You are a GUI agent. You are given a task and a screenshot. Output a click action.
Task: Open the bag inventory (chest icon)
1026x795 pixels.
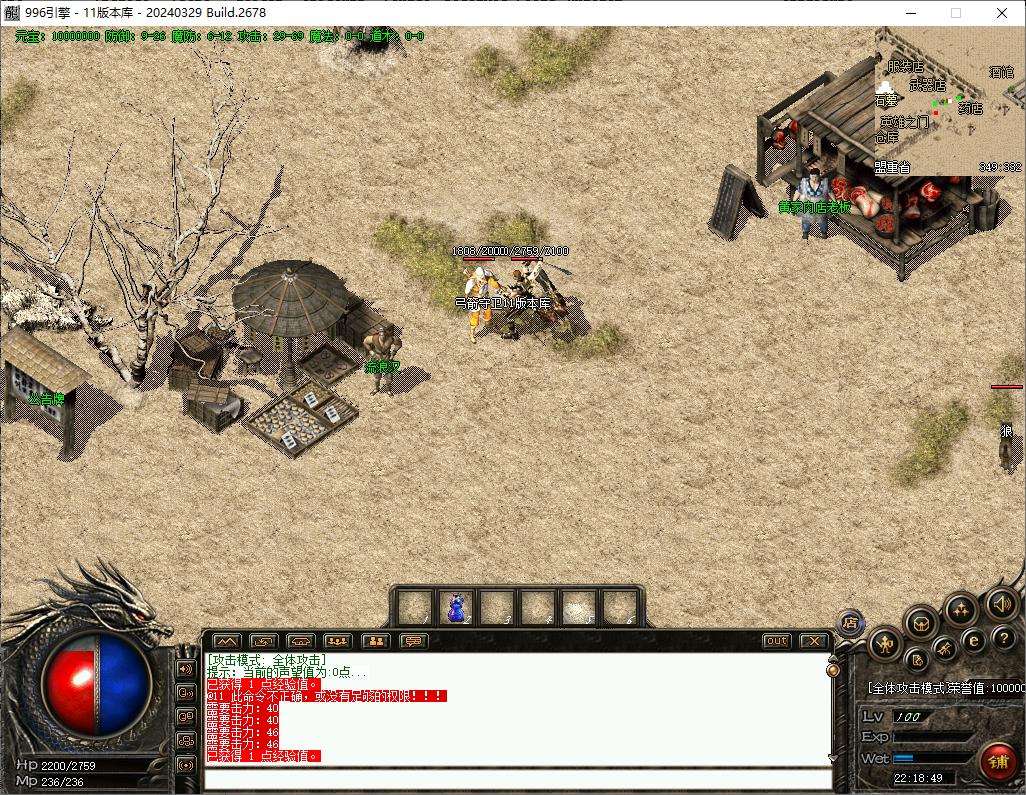(x=921, y=623)
